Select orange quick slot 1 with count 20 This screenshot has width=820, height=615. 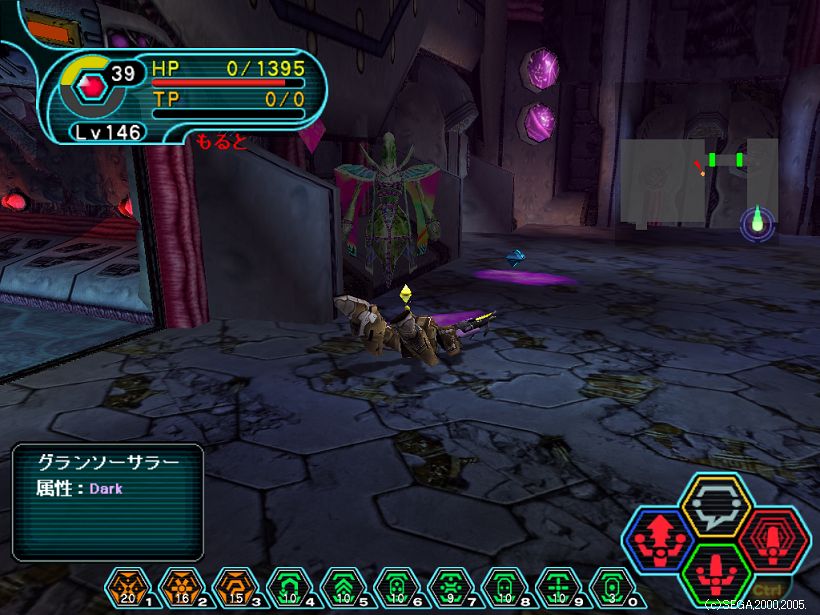[126, 585]
